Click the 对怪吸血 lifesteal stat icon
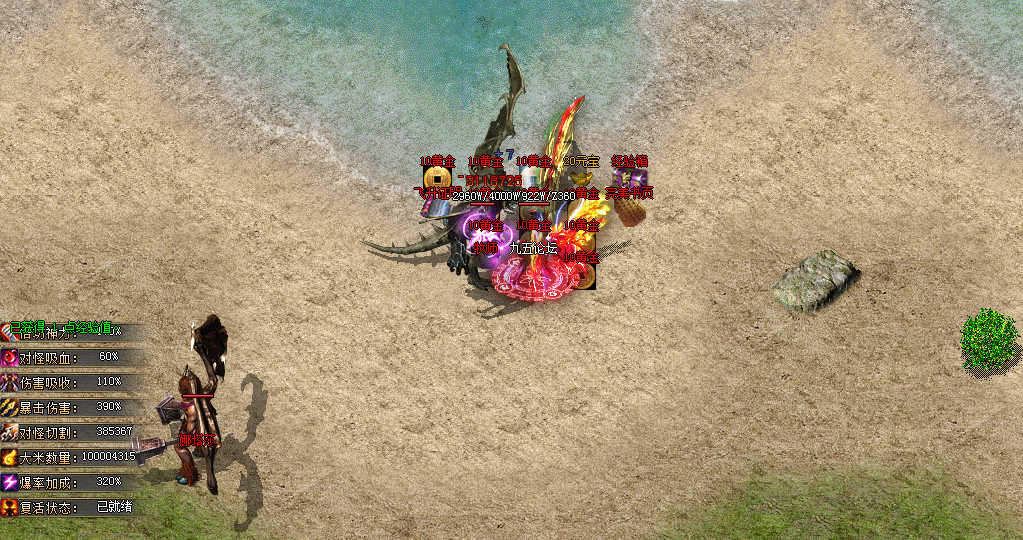 [x=10, y=357]
